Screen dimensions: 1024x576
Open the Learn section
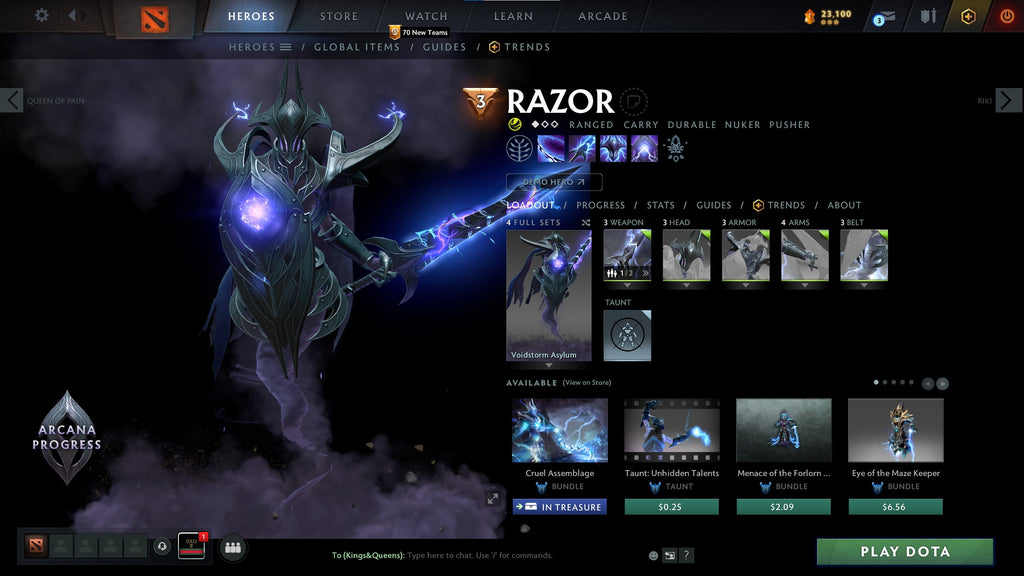coord(513,16)
